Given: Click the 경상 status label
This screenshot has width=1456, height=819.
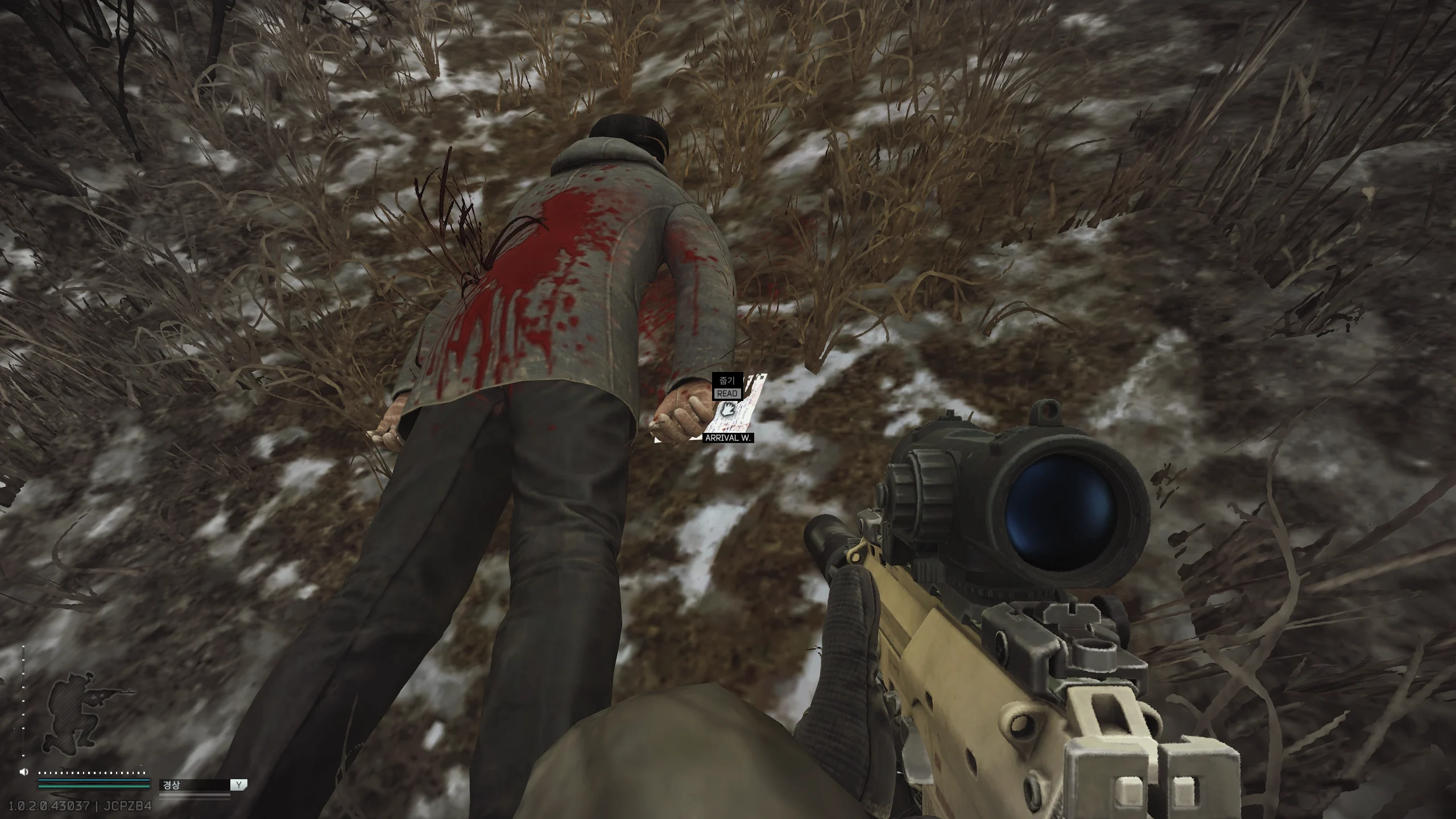Looking at the screenshot, I should [172, 785].
